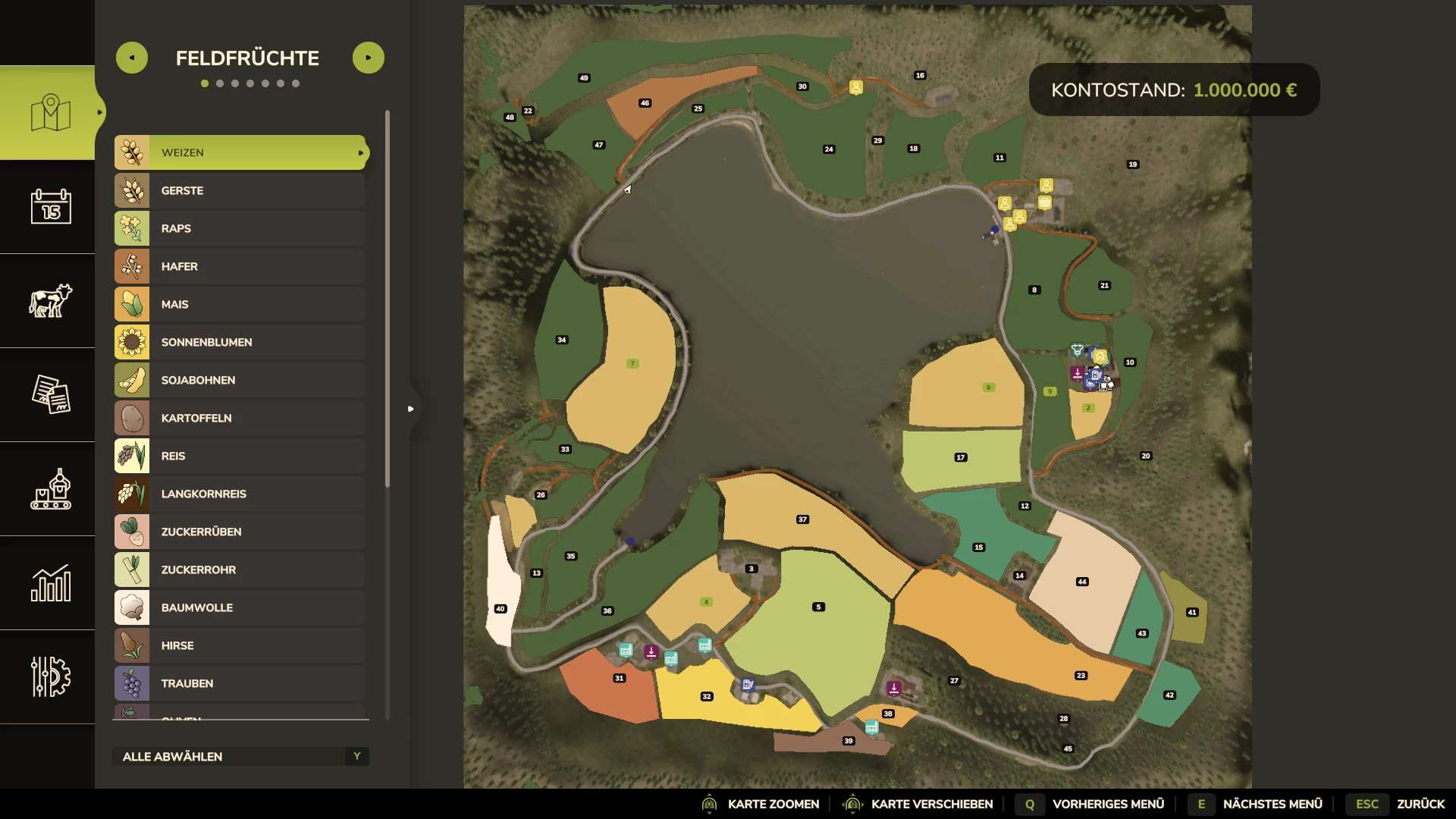Toggle the Gerste crop entry
The image size is (1456, 819).
(x=240, y=190)
